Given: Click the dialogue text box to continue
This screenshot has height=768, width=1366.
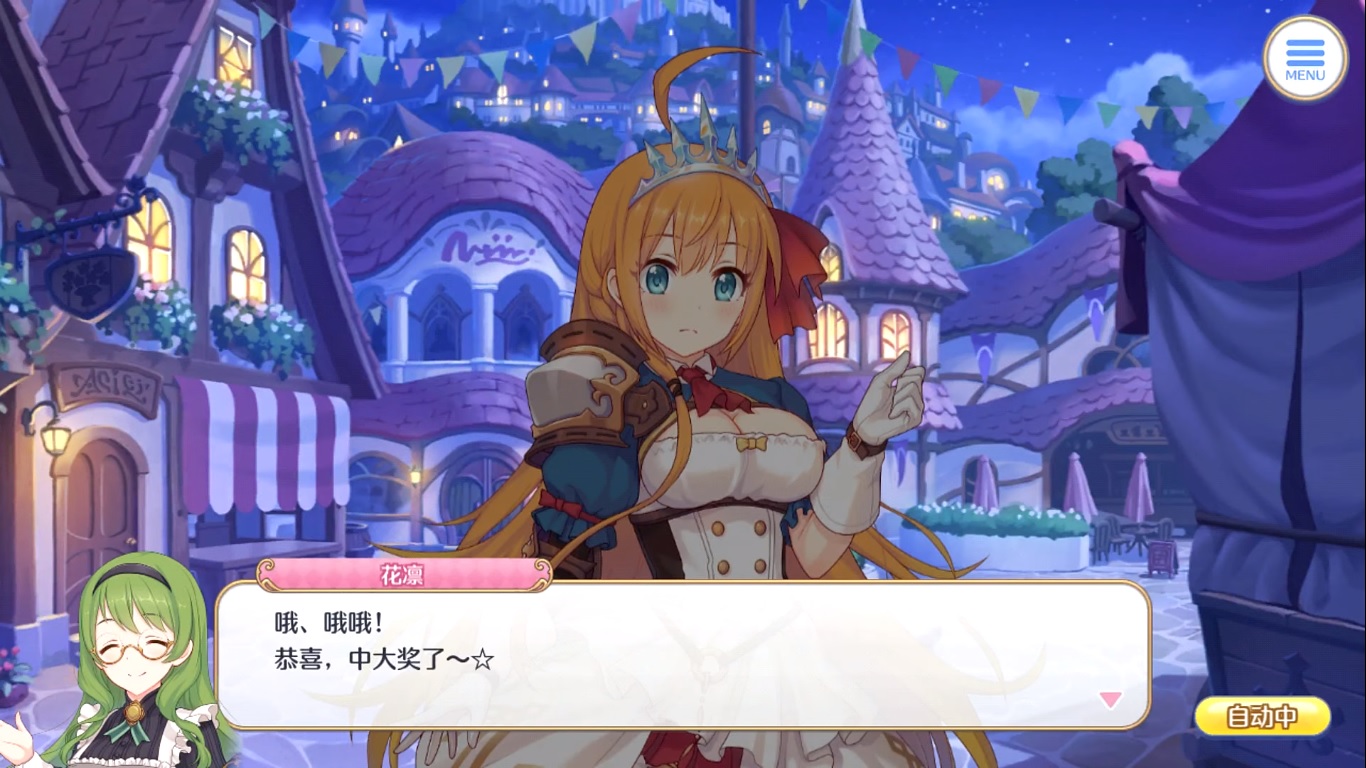Looking at the screenshot, I should [682, 654].
